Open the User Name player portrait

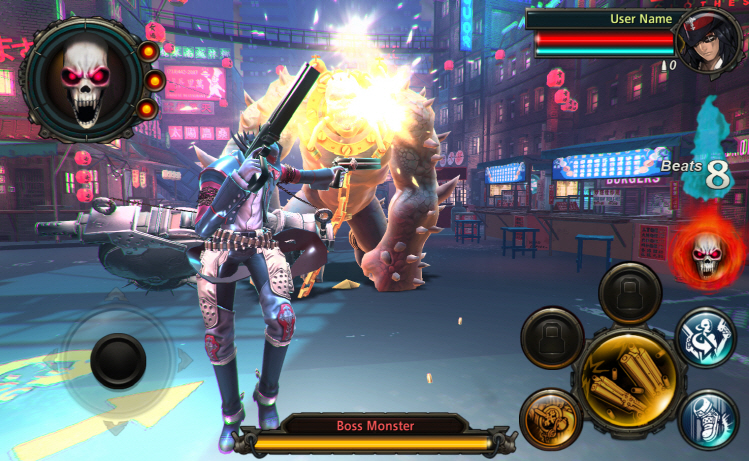708,40
